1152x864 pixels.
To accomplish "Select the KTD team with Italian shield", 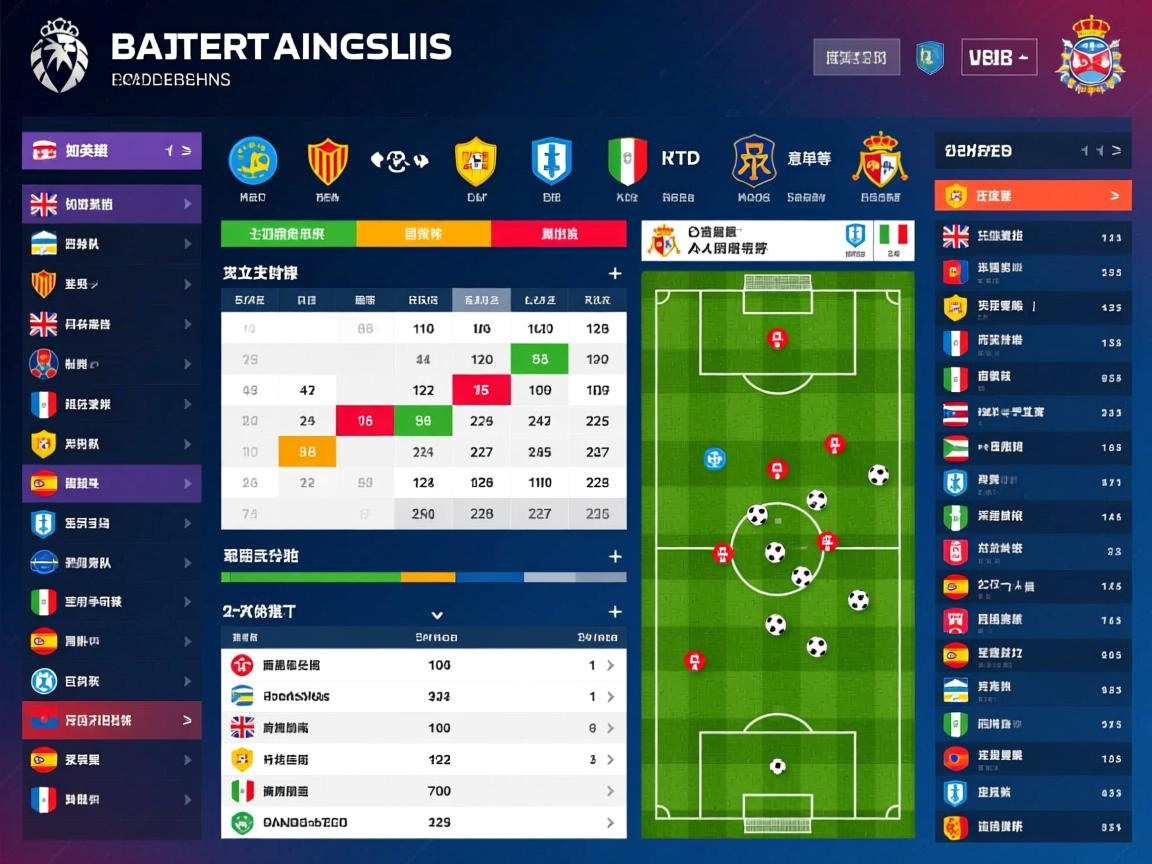I will 627,161.
